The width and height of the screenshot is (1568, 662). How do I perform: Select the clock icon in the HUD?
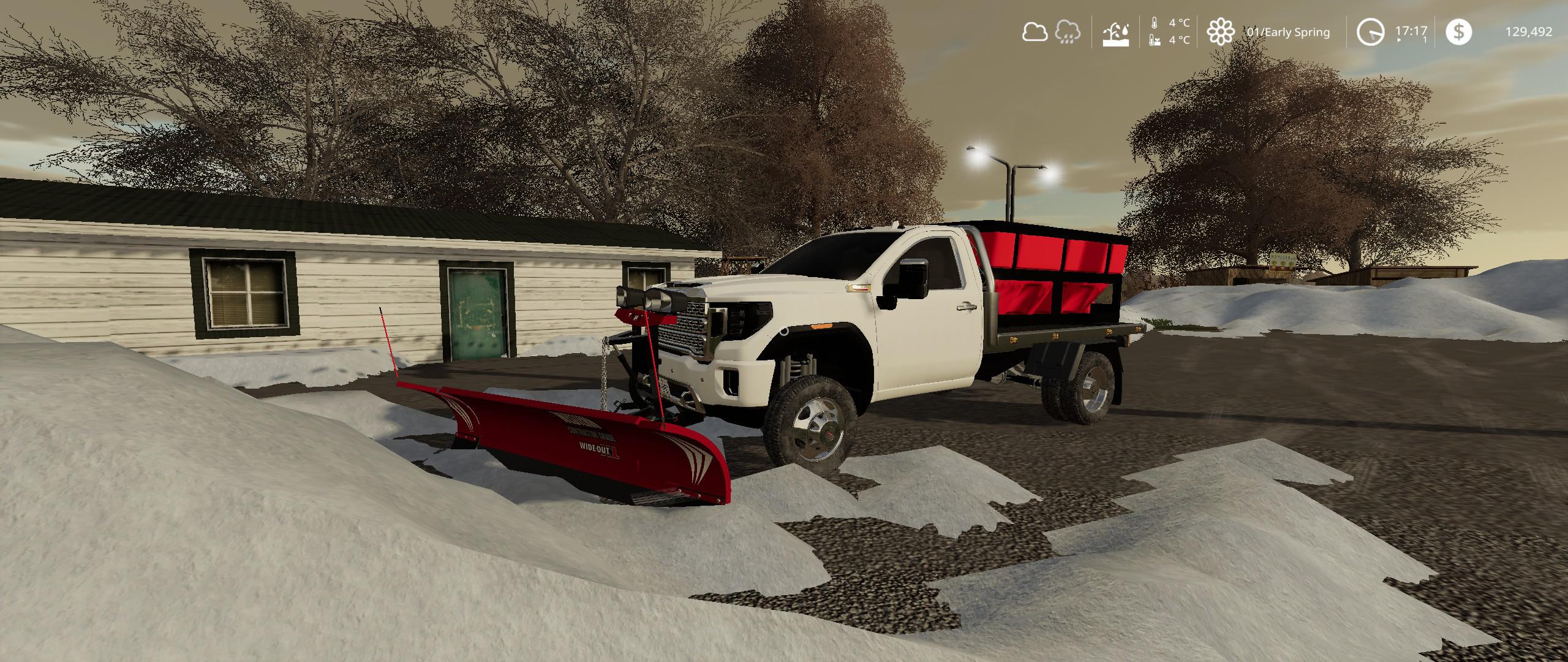[1370, 32]
